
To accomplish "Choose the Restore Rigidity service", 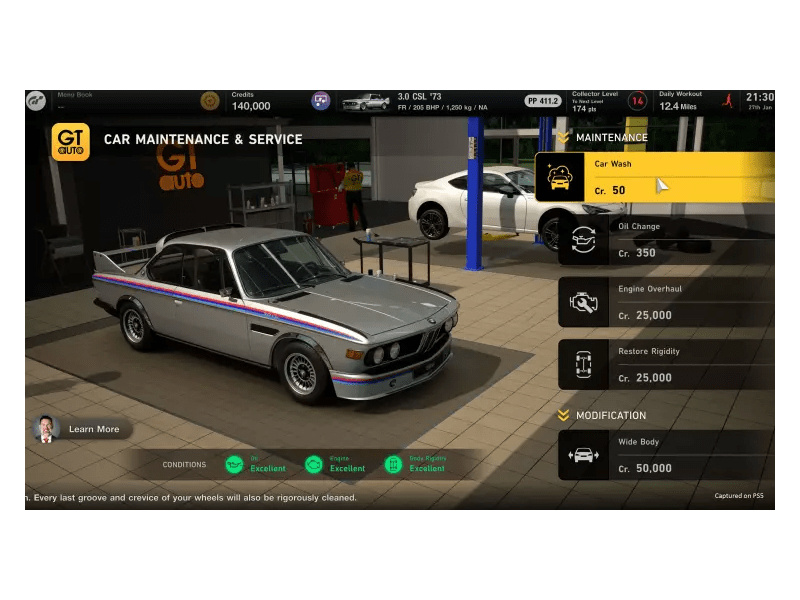I will (x=666, y=364).
